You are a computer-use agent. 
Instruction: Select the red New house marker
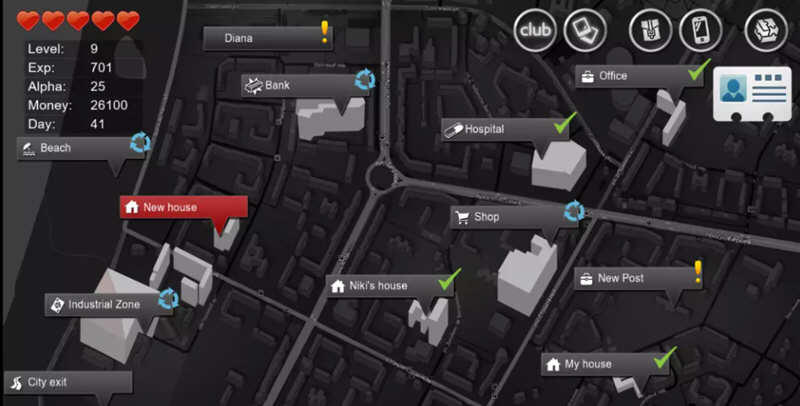pyautogui.click(x=183, y=208)
